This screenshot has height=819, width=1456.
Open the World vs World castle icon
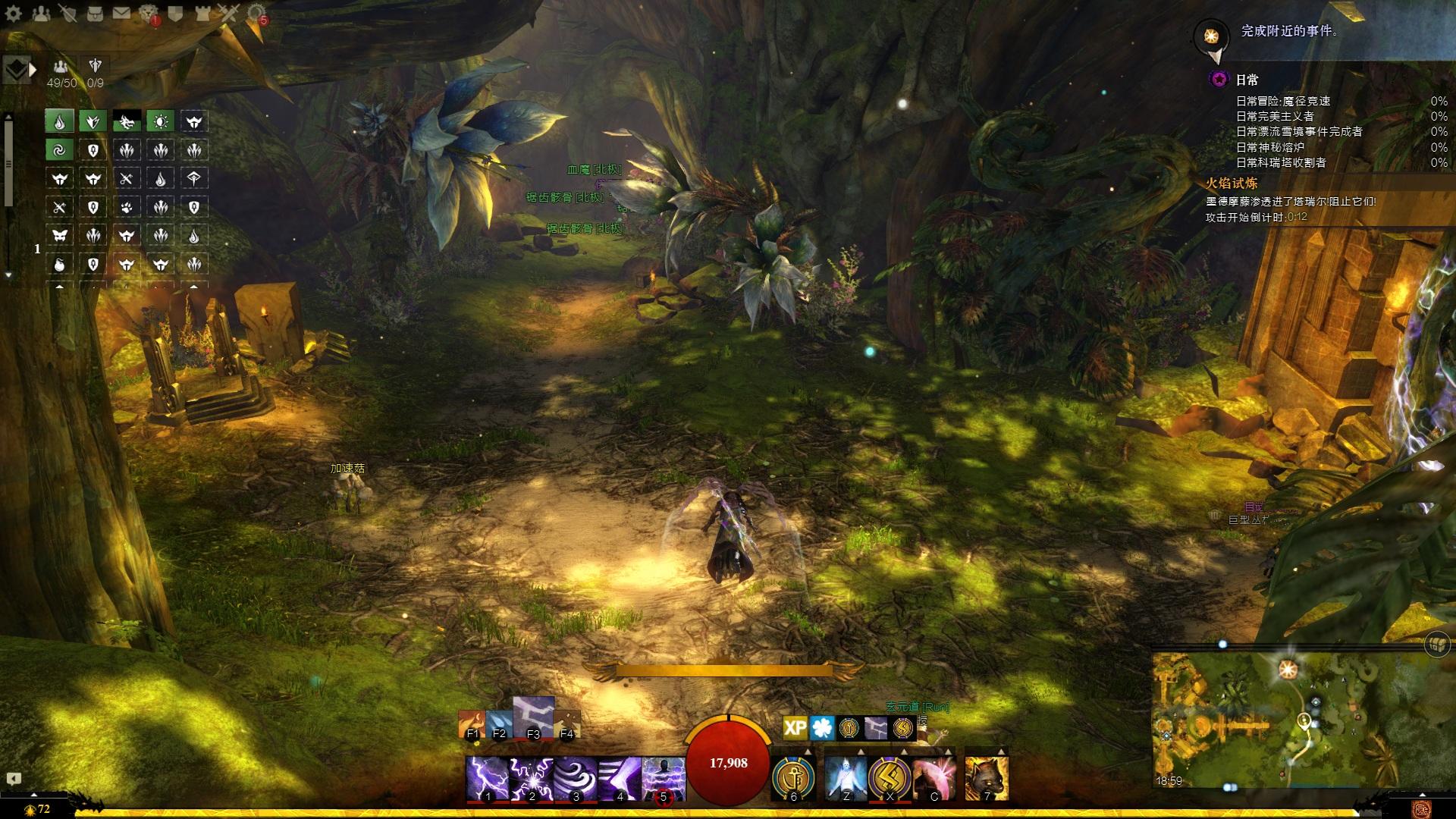(202, 13)
